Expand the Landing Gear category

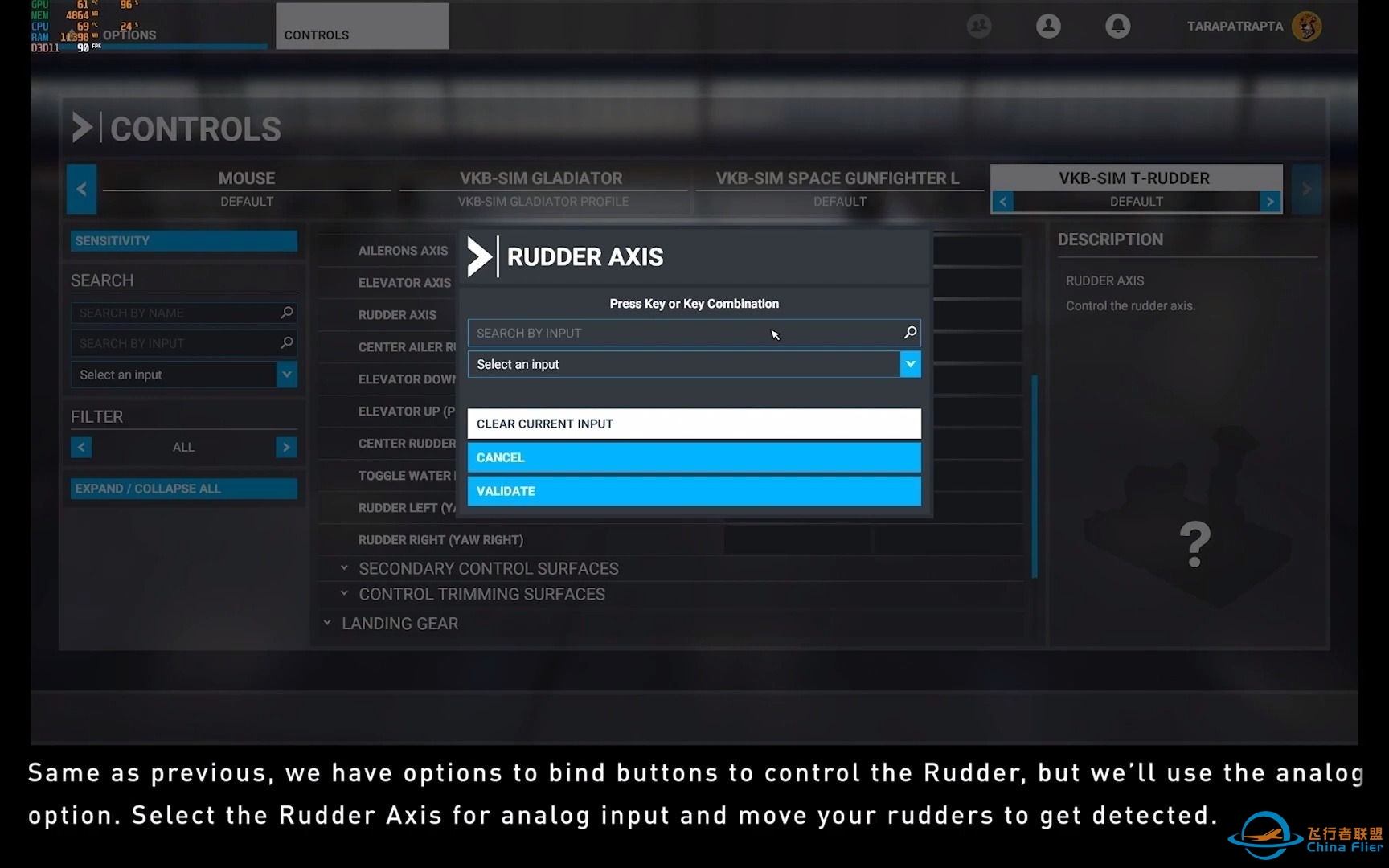399,624
